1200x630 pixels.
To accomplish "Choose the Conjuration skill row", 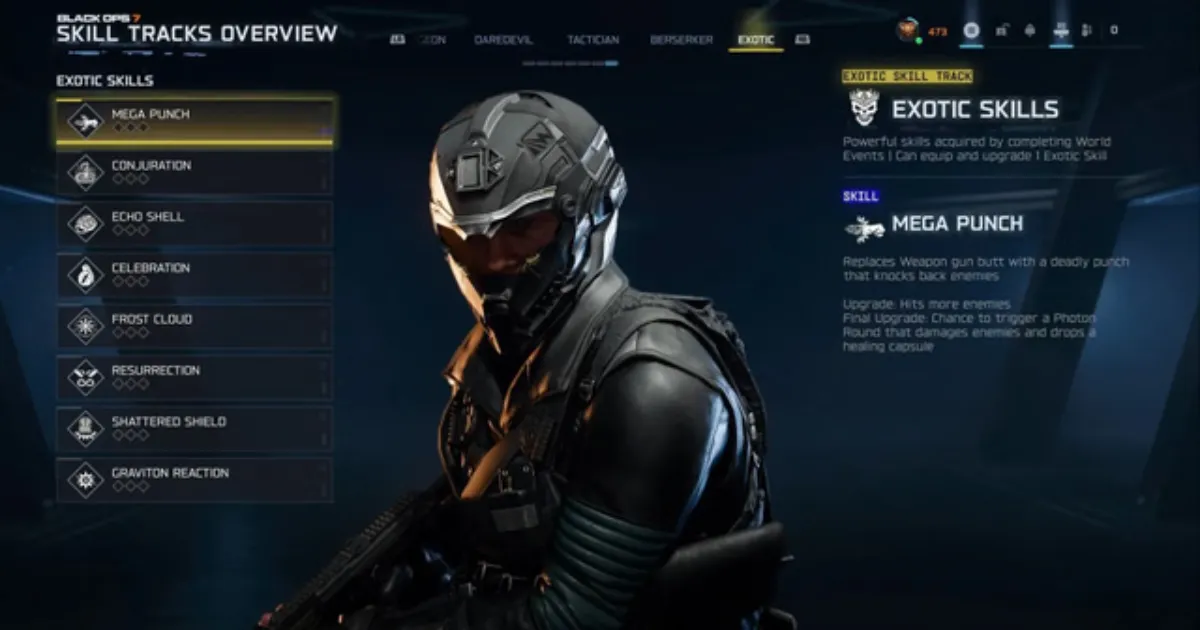I will pos(195,172).
